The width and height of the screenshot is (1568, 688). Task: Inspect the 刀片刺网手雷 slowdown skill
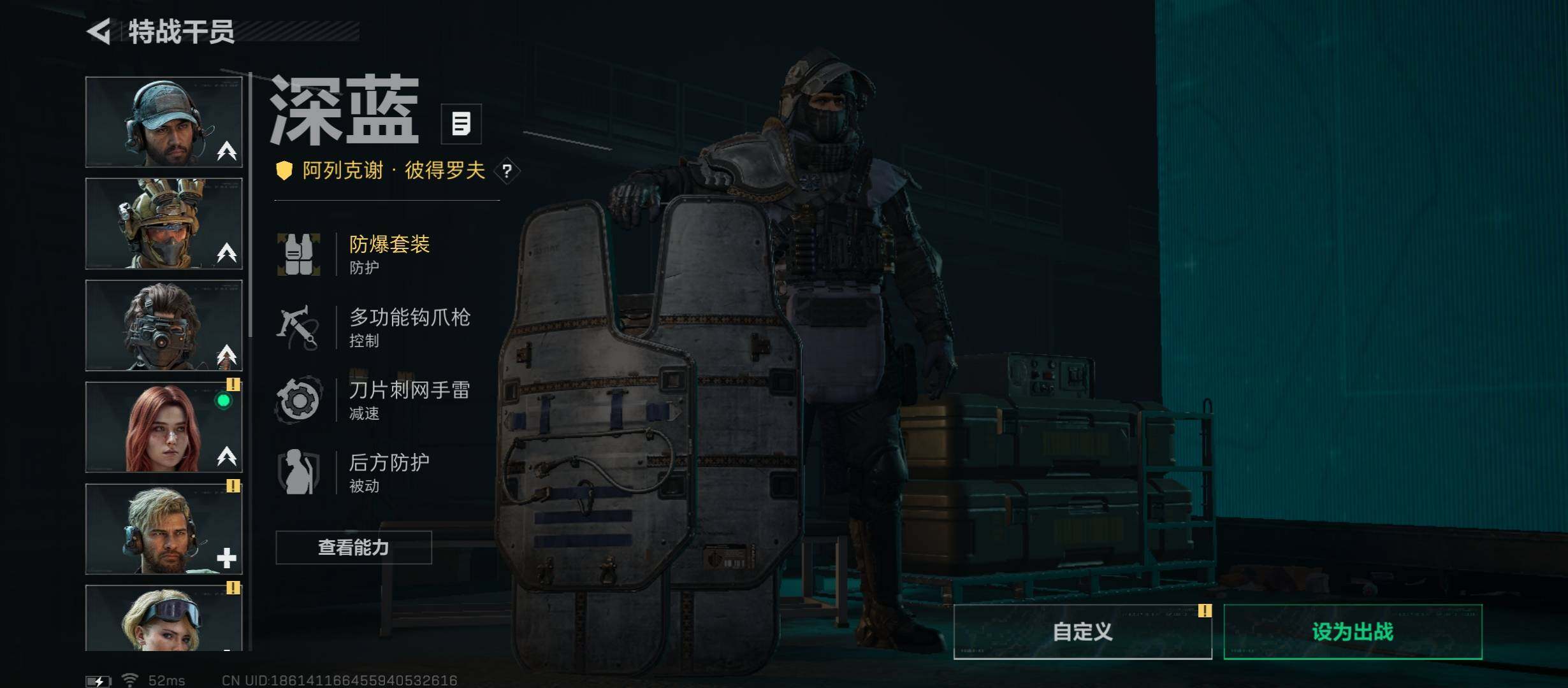[408, 399]
